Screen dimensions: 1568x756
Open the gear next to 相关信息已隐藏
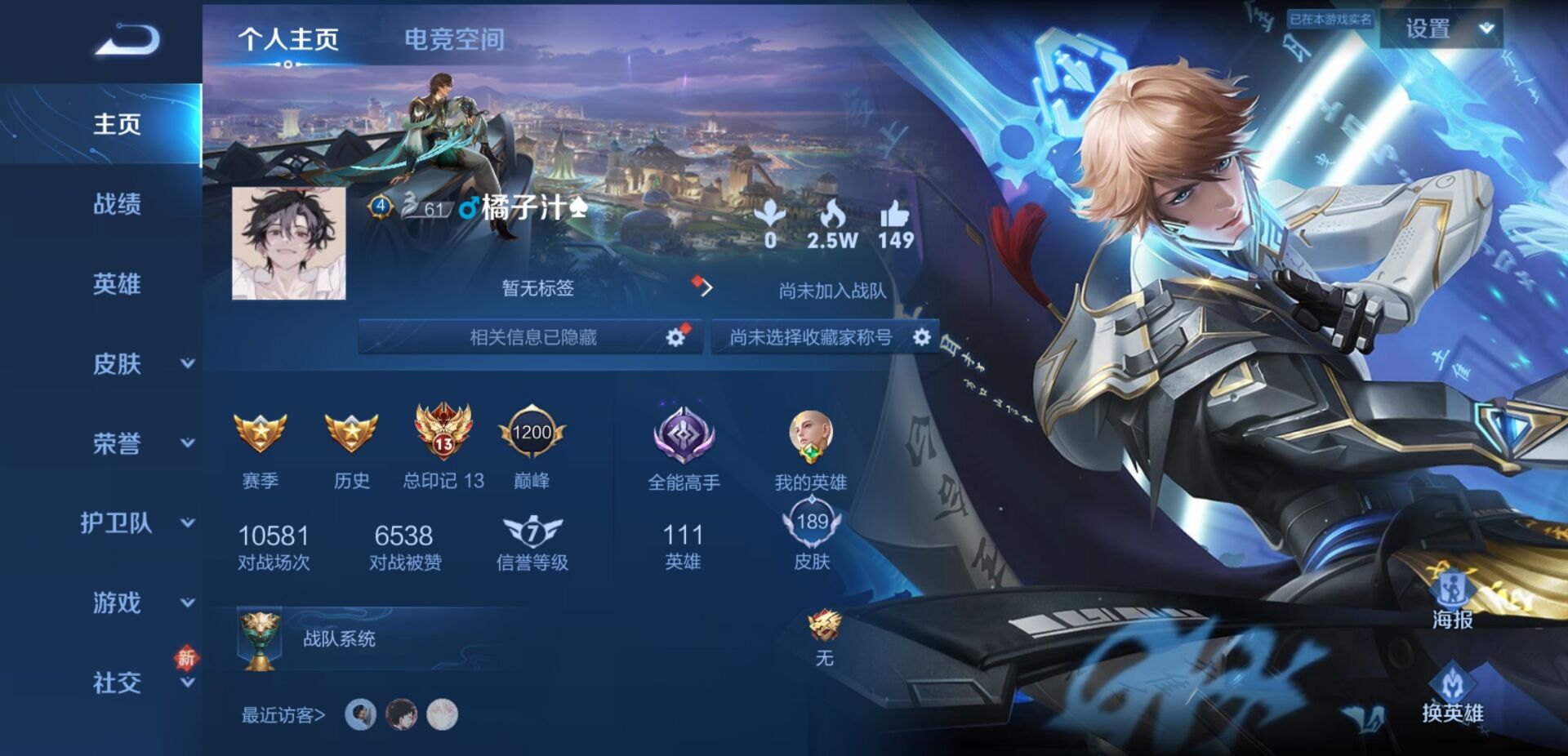pyautogui.click(x=676, y=336)
